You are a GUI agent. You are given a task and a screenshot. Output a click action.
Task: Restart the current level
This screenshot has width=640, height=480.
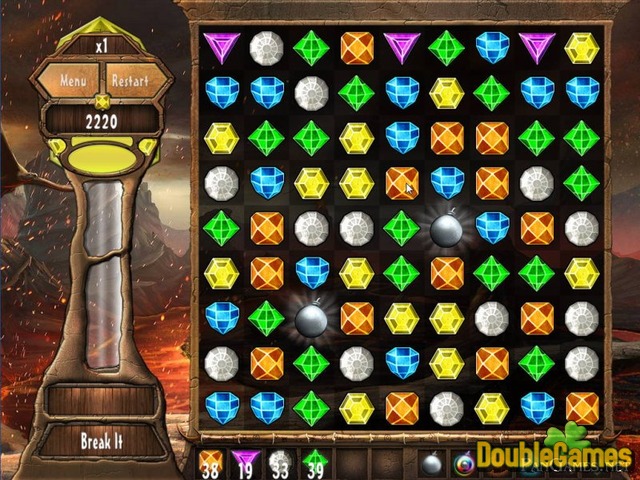coord(131,80)
